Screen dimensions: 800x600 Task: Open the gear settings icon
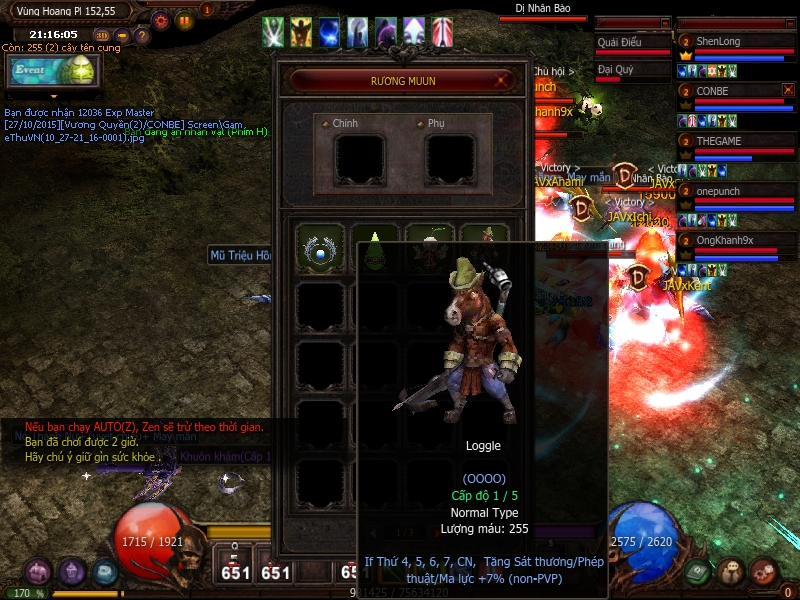coord(161,20)
